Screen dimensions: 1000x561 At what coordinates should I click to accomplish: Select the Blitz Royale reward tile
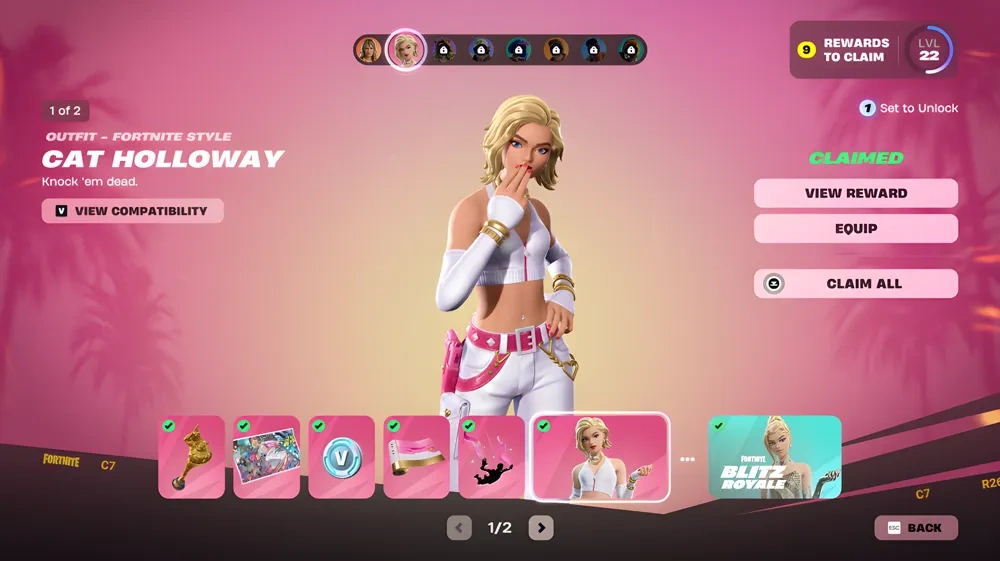tap(775, 457)
